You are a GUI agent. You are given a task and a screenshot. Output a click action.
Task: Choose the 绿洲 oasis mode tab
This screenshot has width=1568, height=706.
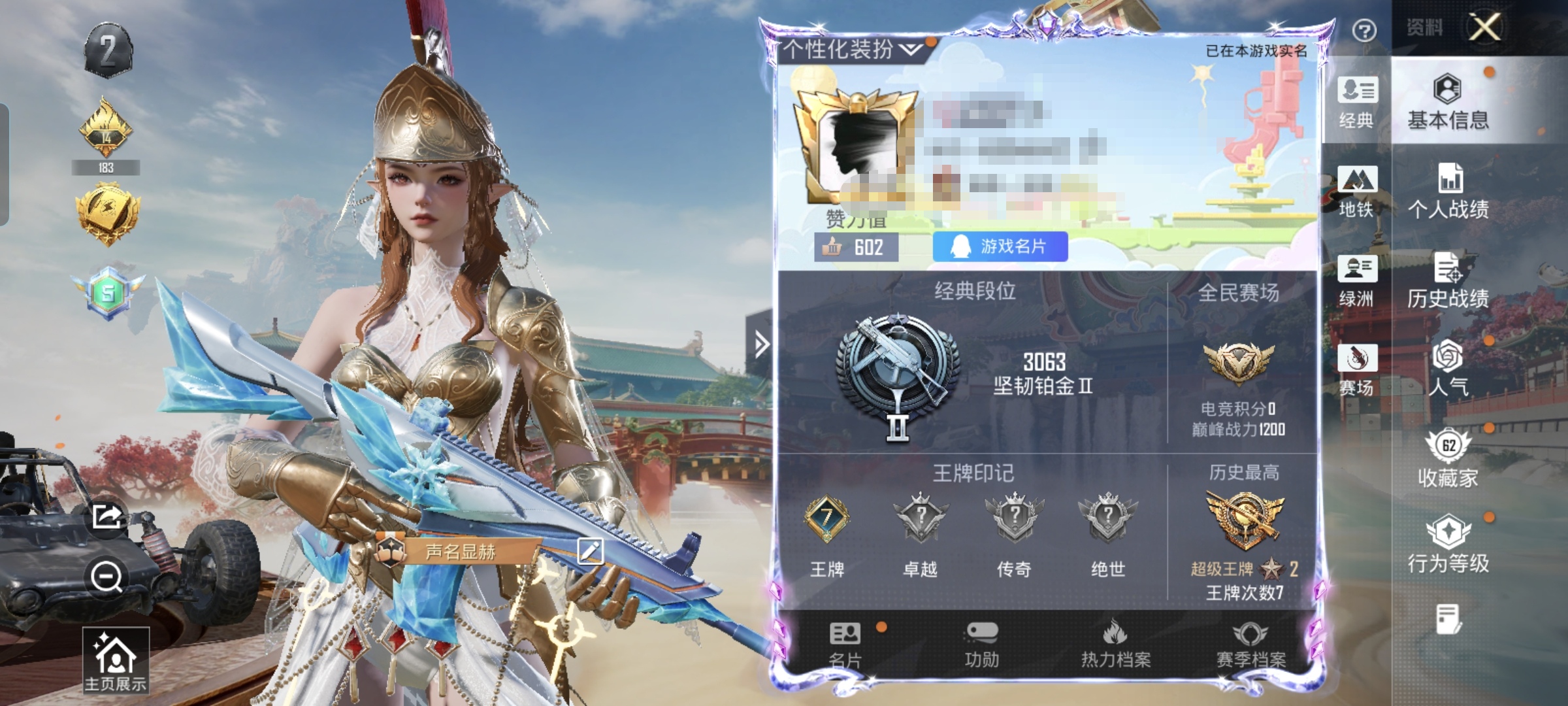[1357, 280]
